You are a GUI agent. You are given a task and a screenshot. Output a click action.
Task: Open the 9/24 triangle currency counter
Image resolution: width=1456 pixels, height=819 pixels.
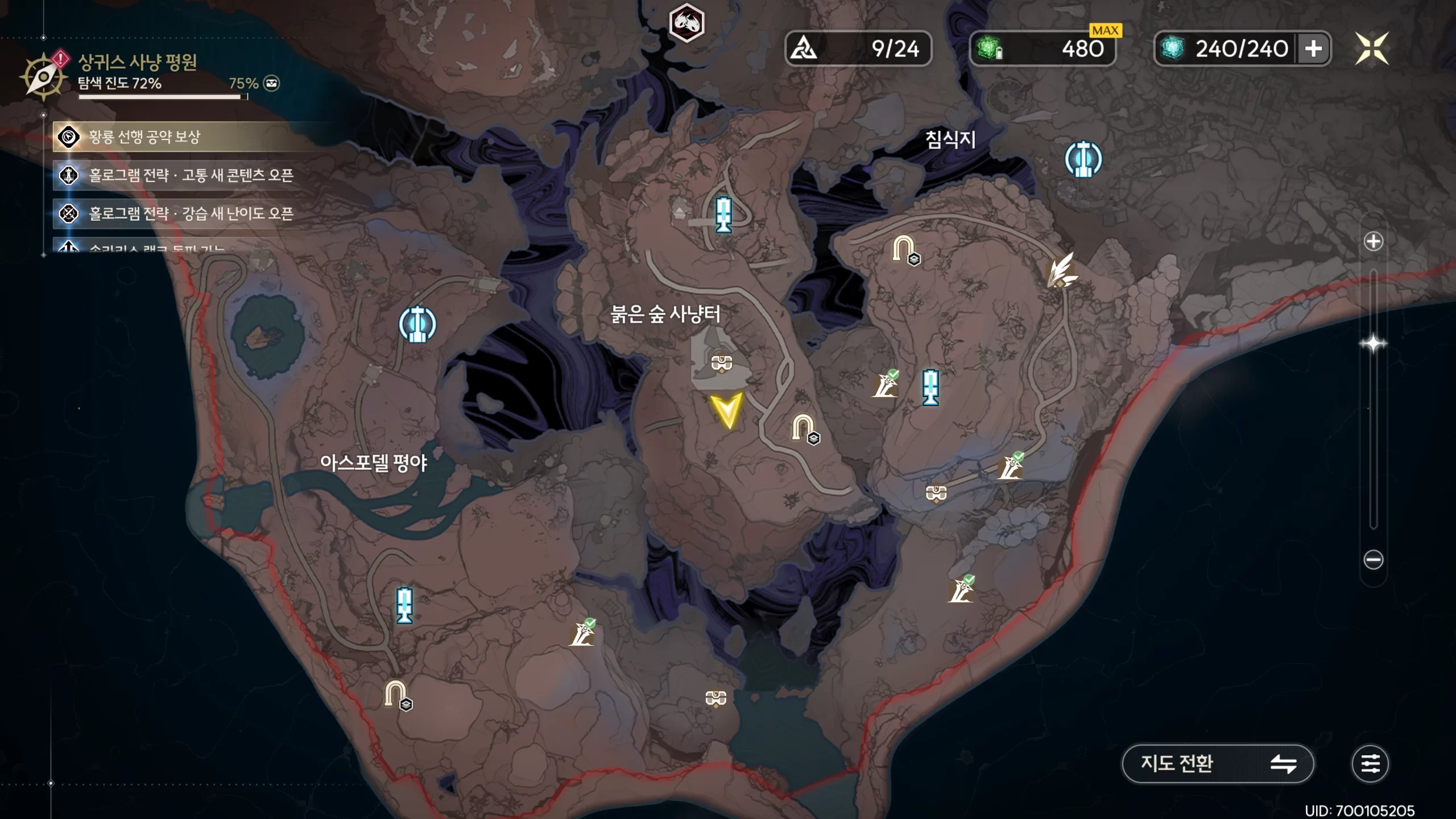pyautogui.click(x=858, y=48)
